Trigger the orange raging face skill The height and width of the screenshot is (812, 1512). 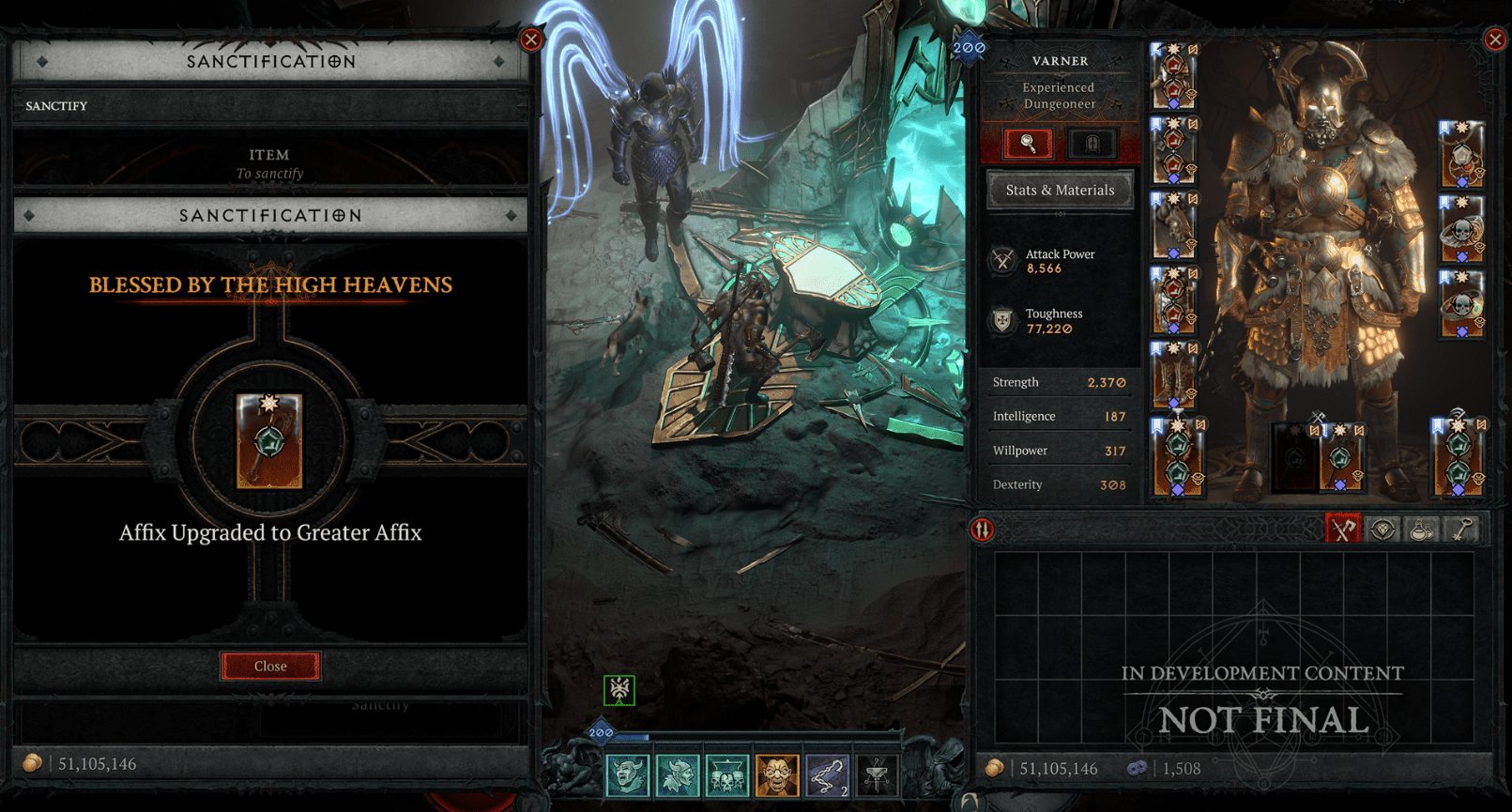click(x=777, y=775)
